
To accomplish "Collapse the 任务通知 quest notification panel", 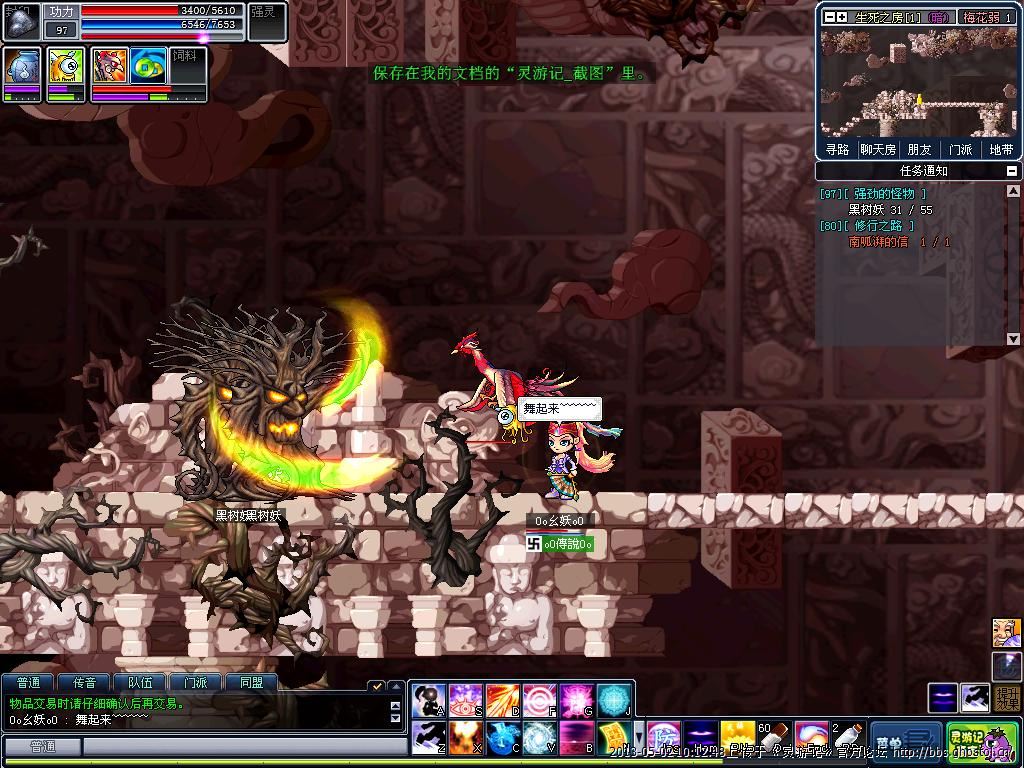I will coord(1012,171).
